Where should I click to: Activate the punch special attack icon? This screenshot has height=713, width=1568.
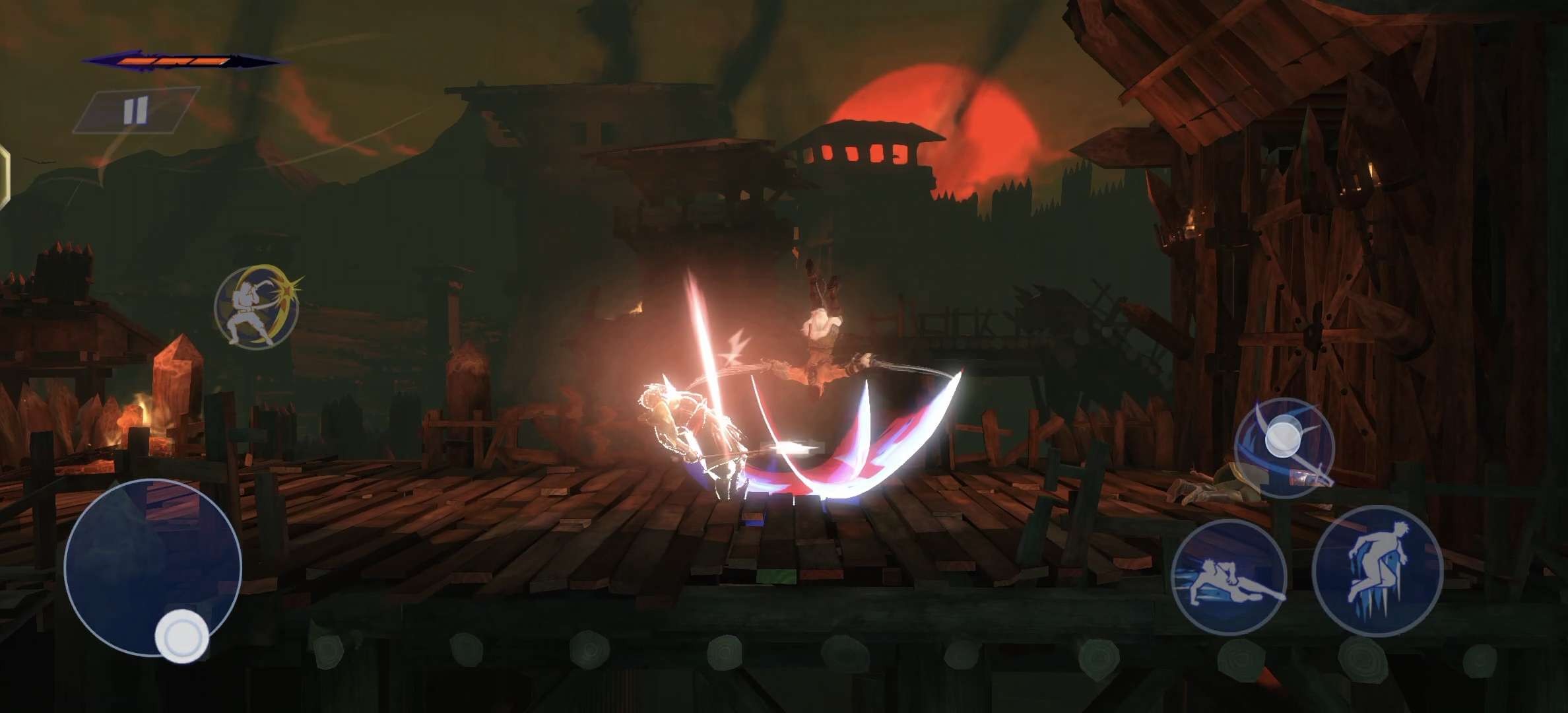click(257, 307)
